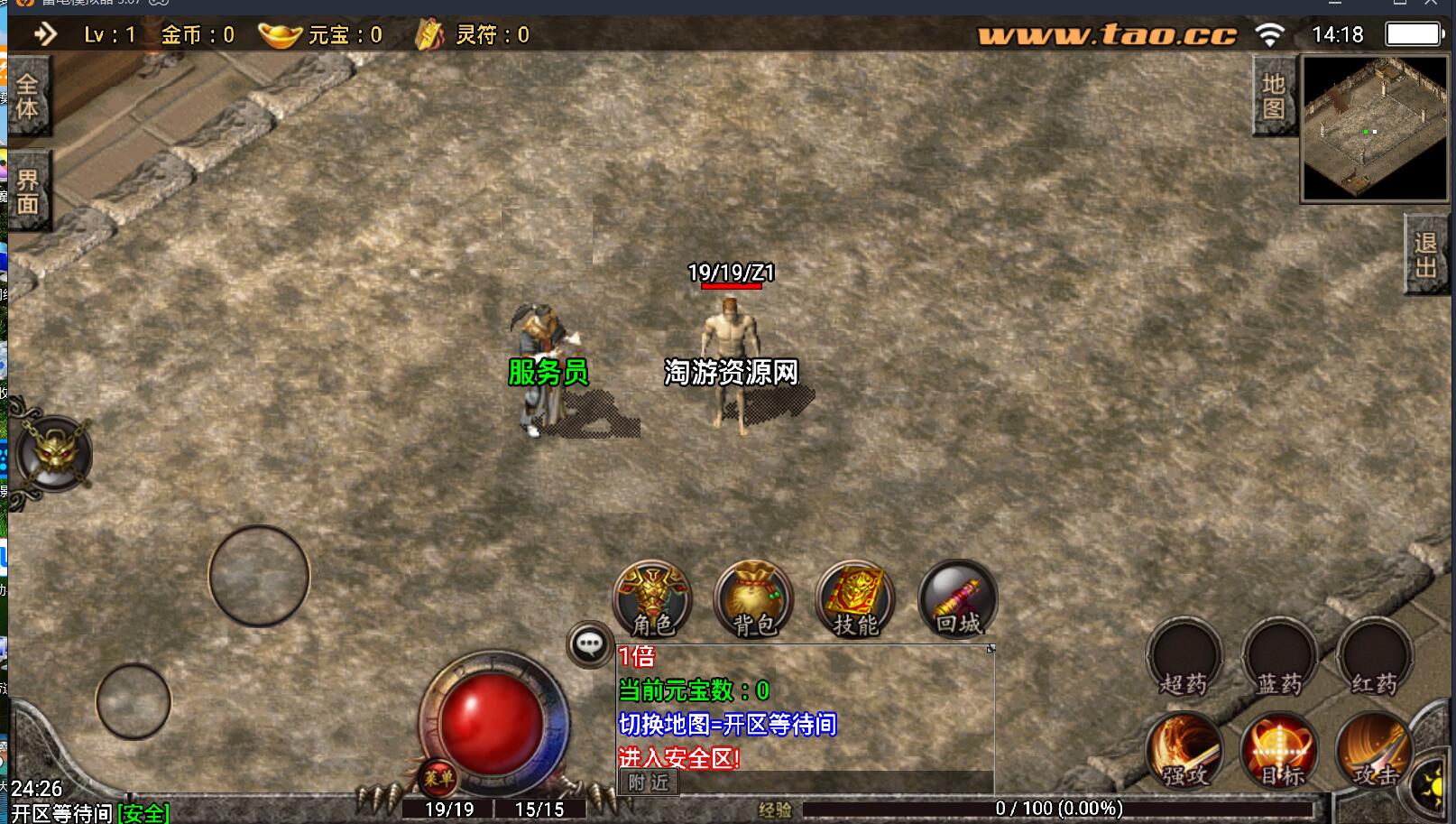The height and width of the screenshot is (824, 1456).
Task: Open the 背包 backpack icon
Action: point(752,599)
